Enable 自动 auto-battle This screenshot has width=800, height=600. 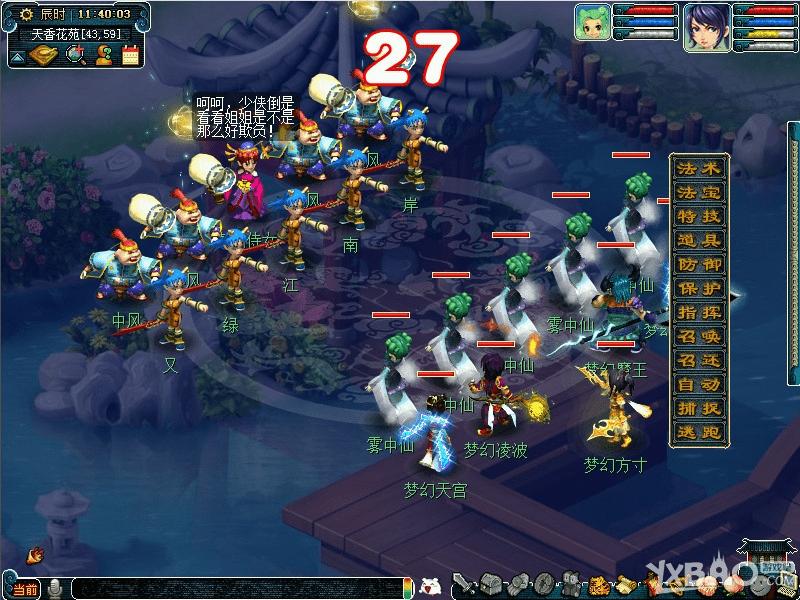pyautogui.click(x=698, y=384)
